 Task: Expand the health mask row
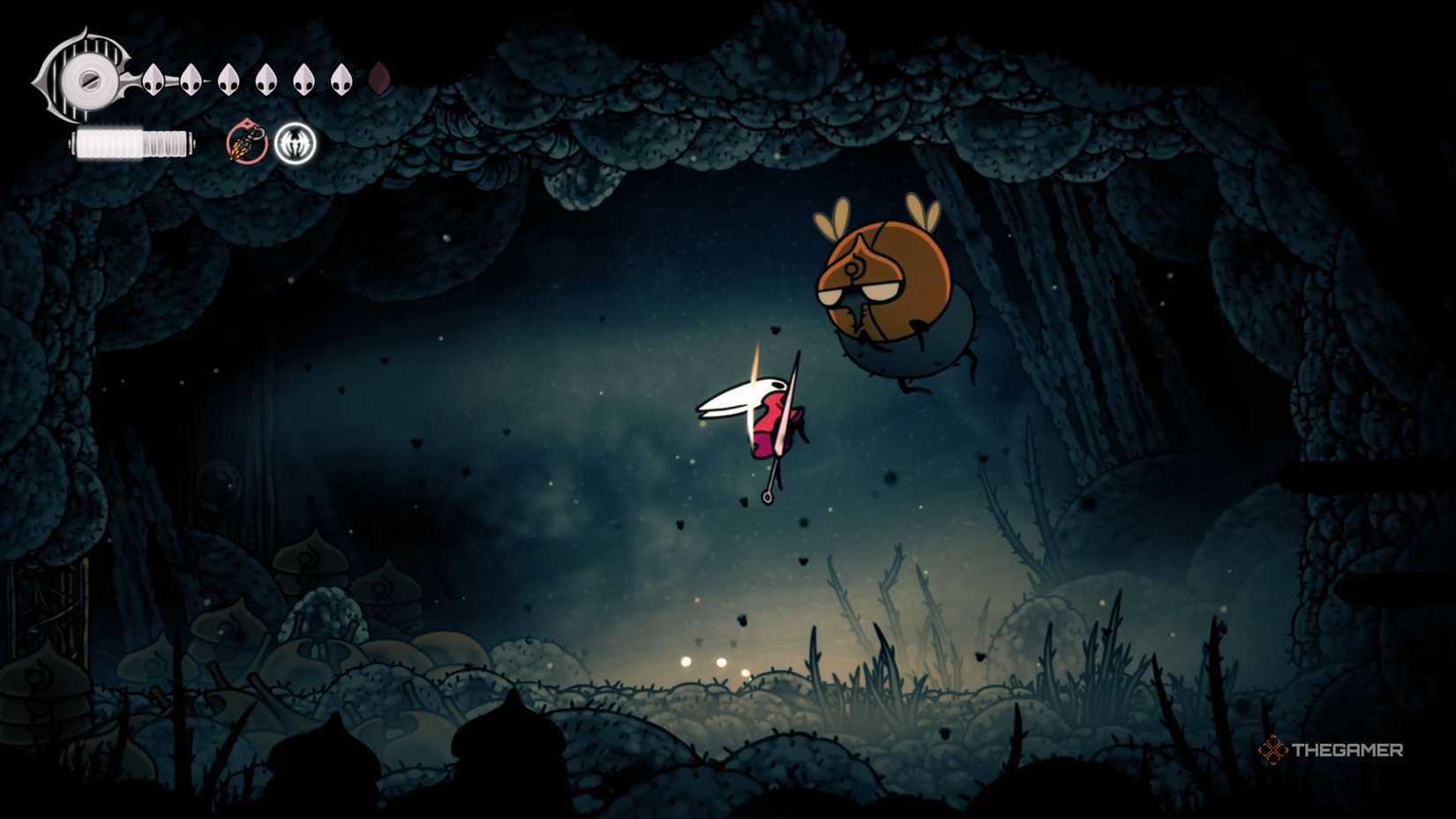tap(247, 78)
